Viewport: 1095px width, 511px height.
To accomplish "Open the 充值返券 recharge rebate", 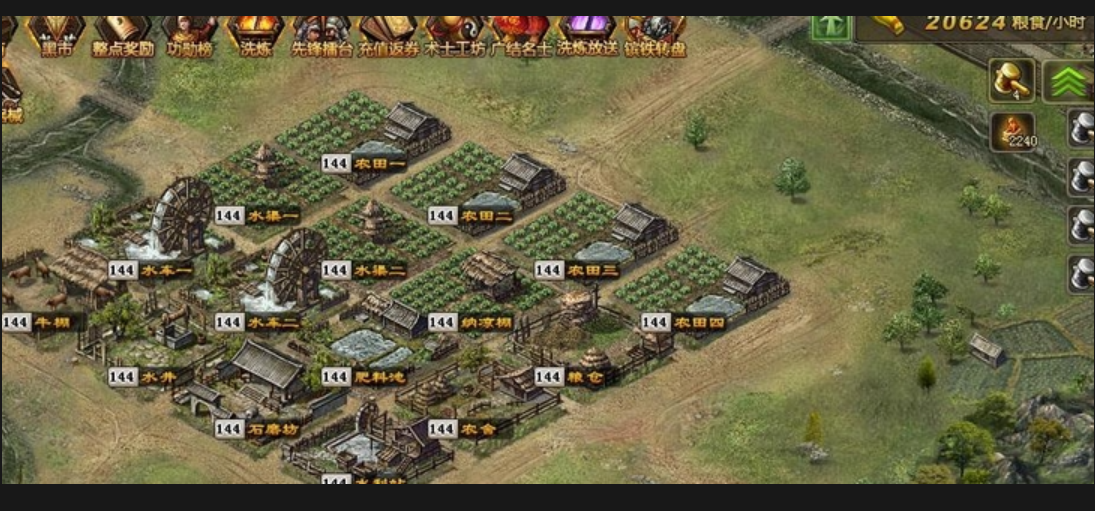I will (x=388, y=35).
